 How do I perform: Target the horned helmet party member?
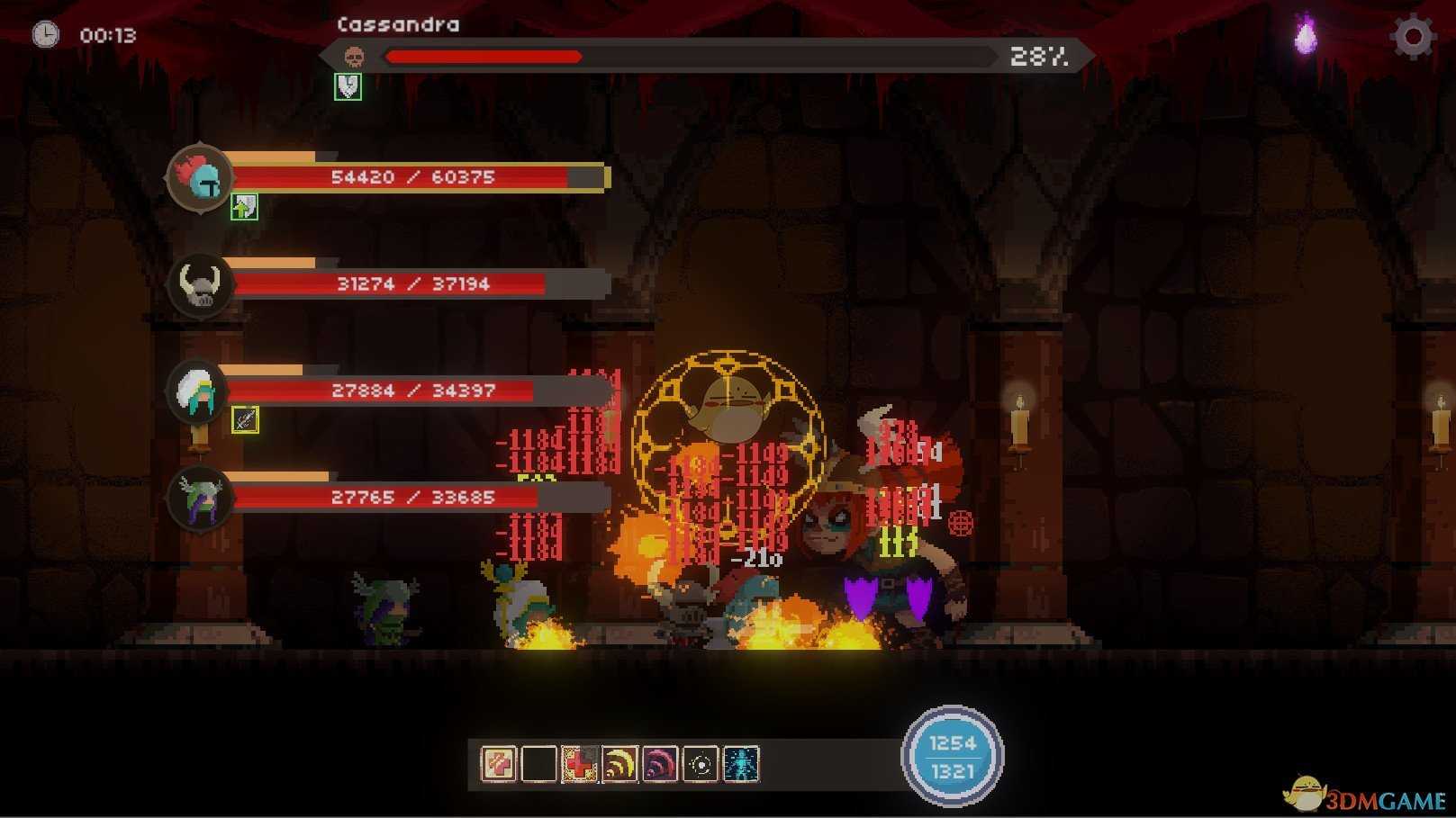click(x=200, y=284)
